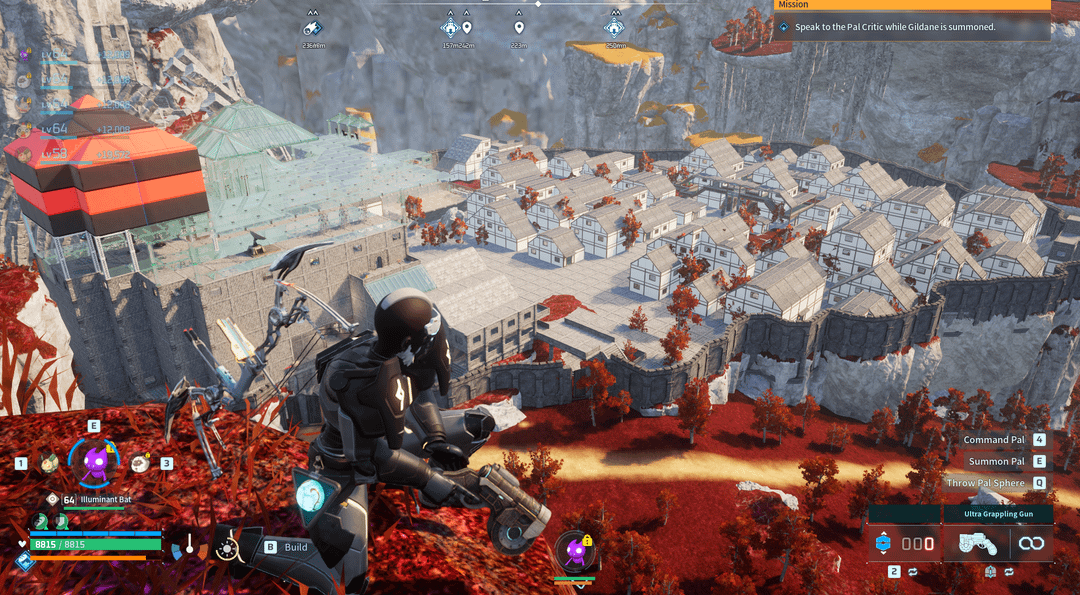Image resolution: width=1080 pixels, height=595 pixels.
Task: Select the Illuminant Bat active Pal portrait
Action: [94, 462]
